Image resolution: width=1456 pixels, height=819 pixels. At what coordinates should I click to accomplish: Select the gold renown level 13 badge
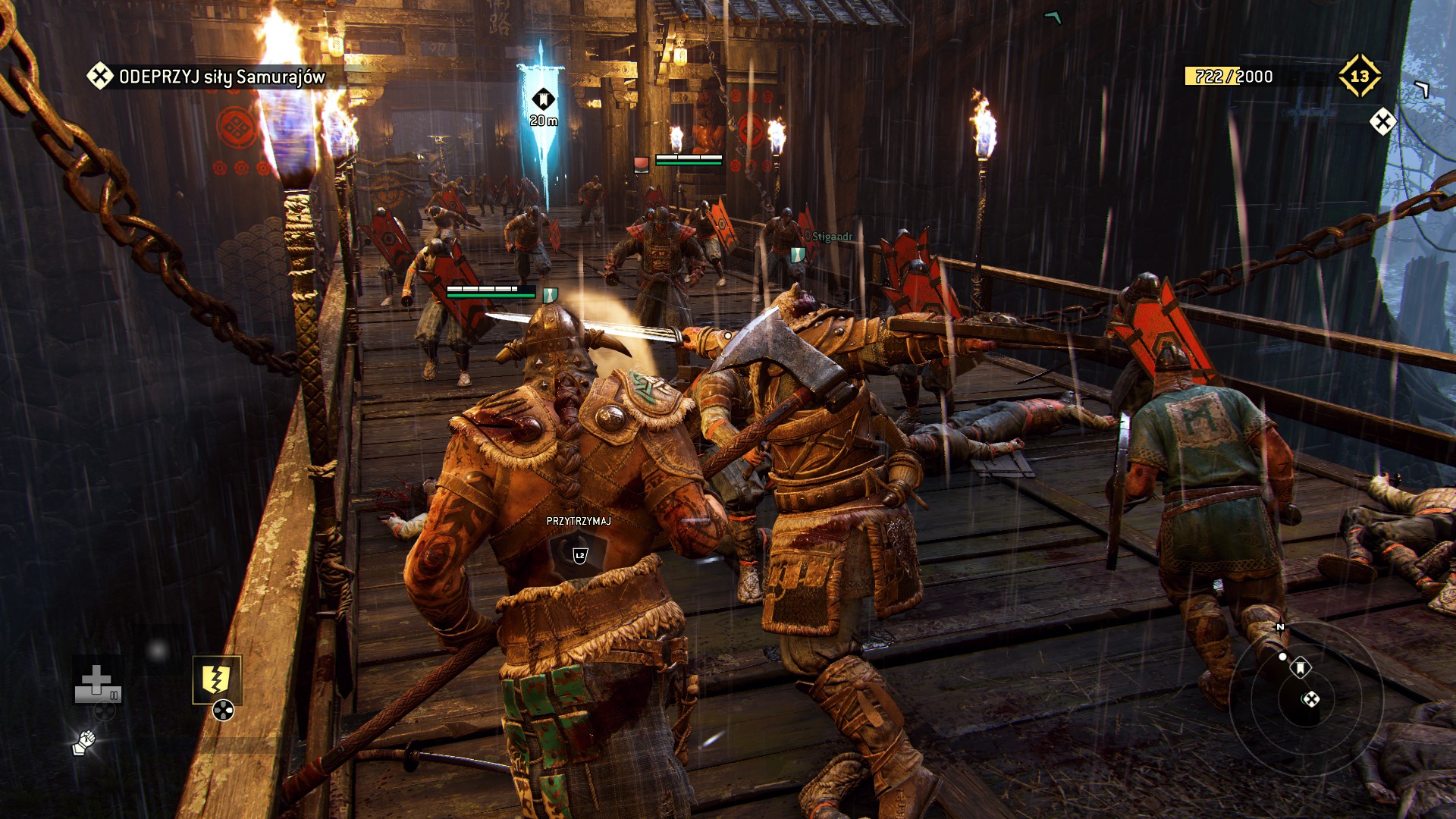tap(1359, 76)
